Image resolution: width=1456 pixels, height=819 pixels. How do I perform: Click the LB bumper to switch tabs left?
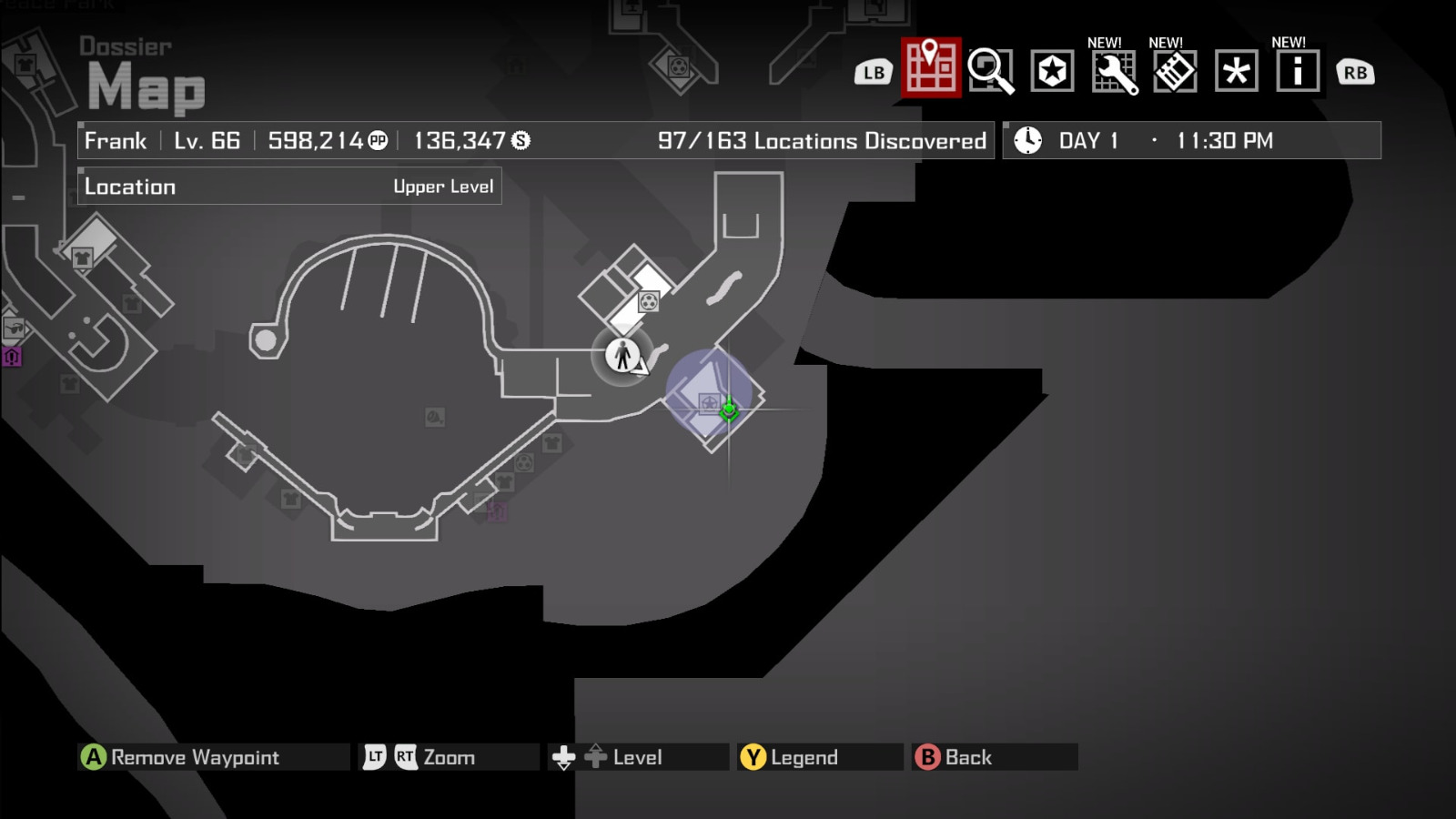873,70
